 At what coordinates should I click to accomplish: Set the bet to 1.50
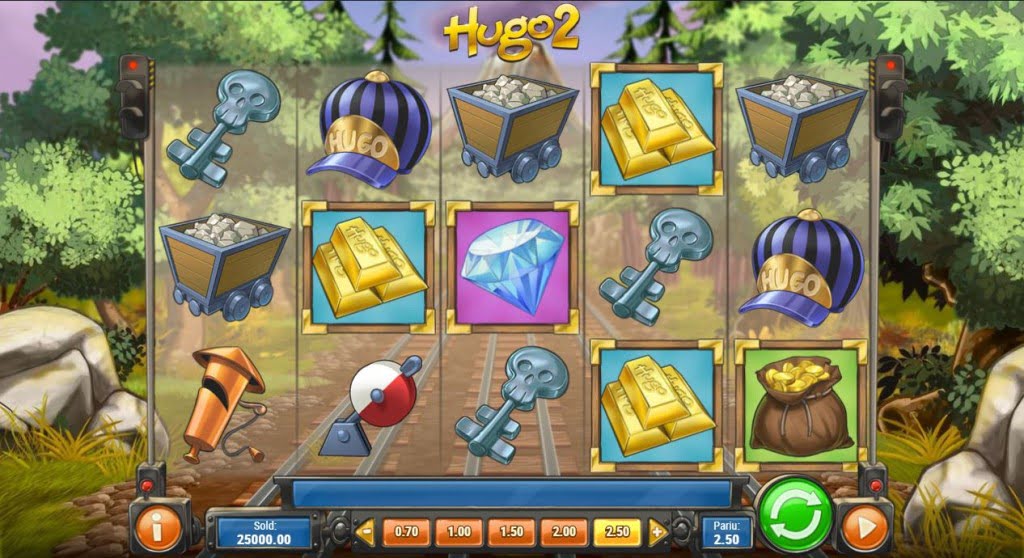(x=511, y=531)
